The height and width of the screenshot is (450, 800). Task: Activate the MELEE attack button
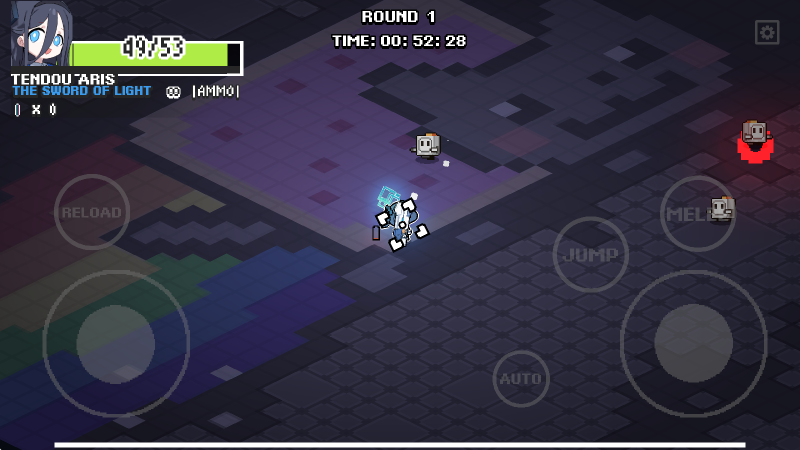[697, 213]
